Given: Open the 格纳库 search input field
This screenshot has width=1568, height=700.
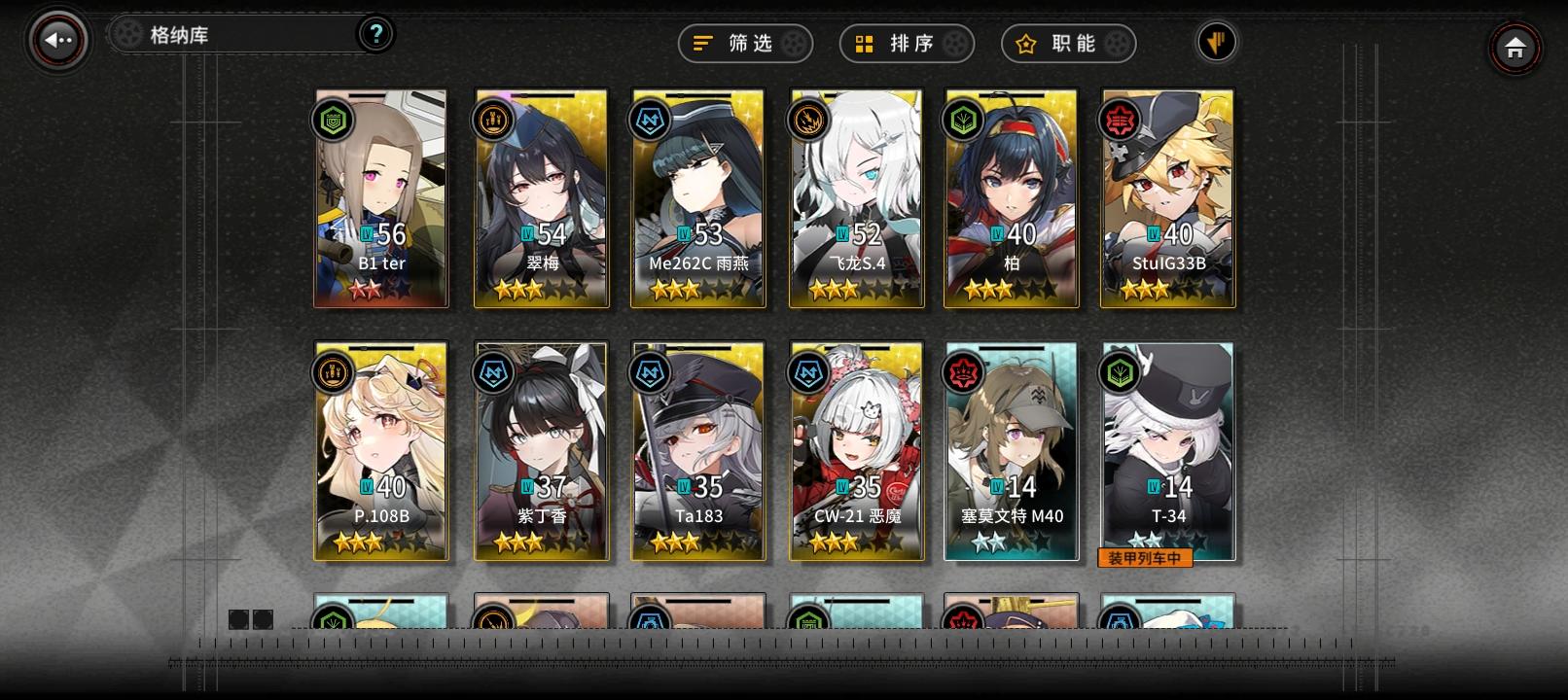Looking at the screenshot, I should click(x=233, y=32).
